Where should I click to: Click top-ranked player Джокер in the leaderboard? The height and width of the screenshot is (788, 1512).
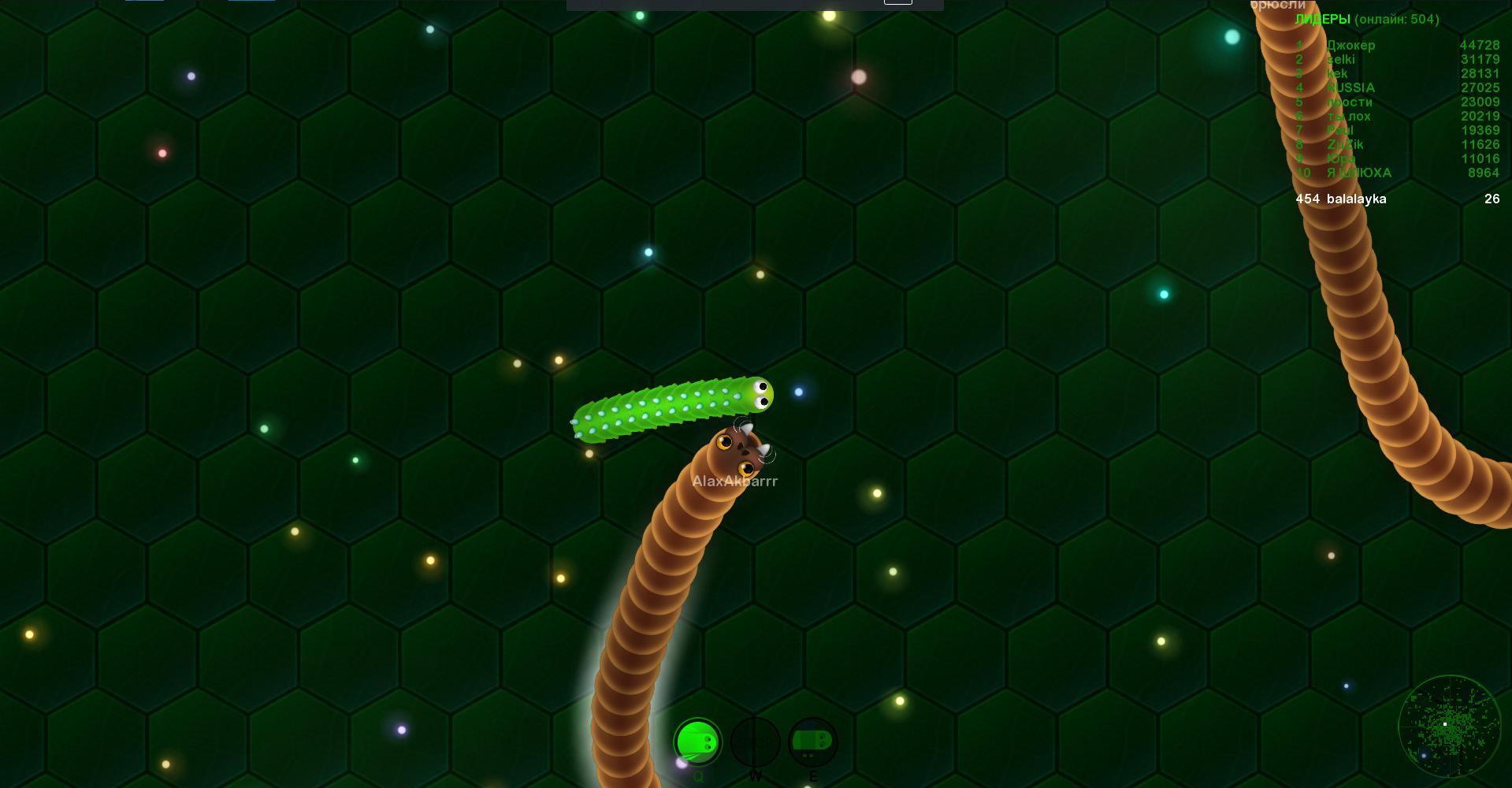point(1353,45)
